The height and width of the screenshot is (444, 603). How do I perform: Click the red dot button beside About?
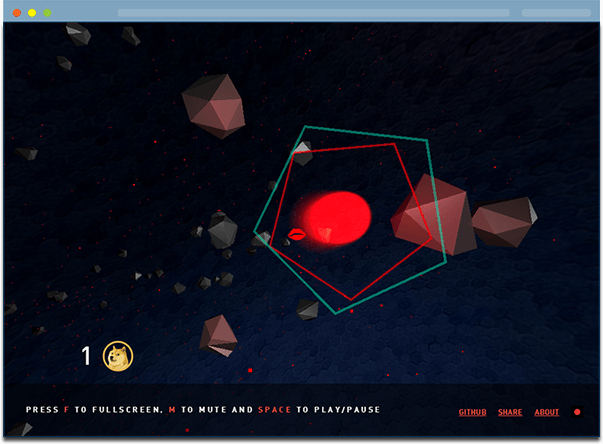[x=577, y=412]
